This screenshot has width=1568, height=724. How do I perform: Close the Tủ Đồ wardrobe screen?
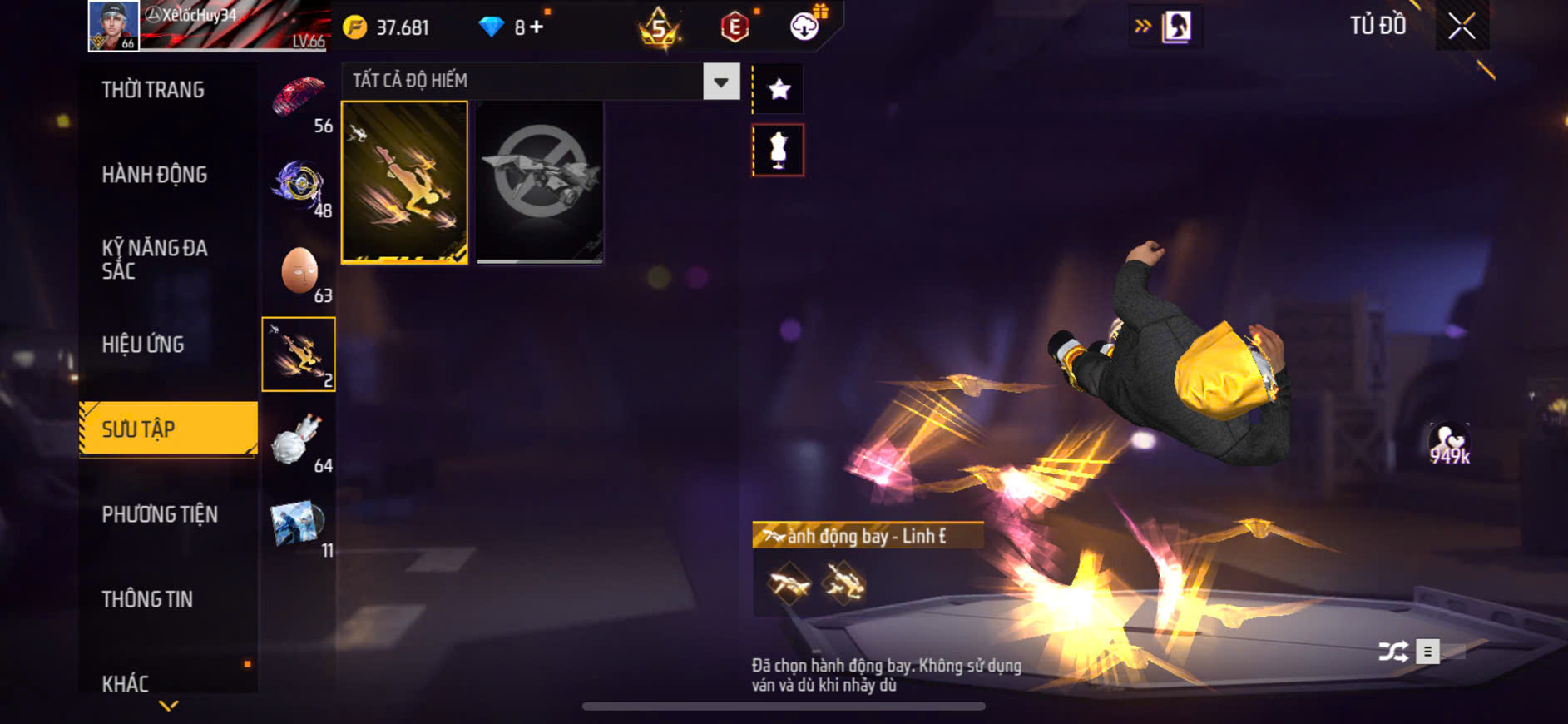(1462, 27)
